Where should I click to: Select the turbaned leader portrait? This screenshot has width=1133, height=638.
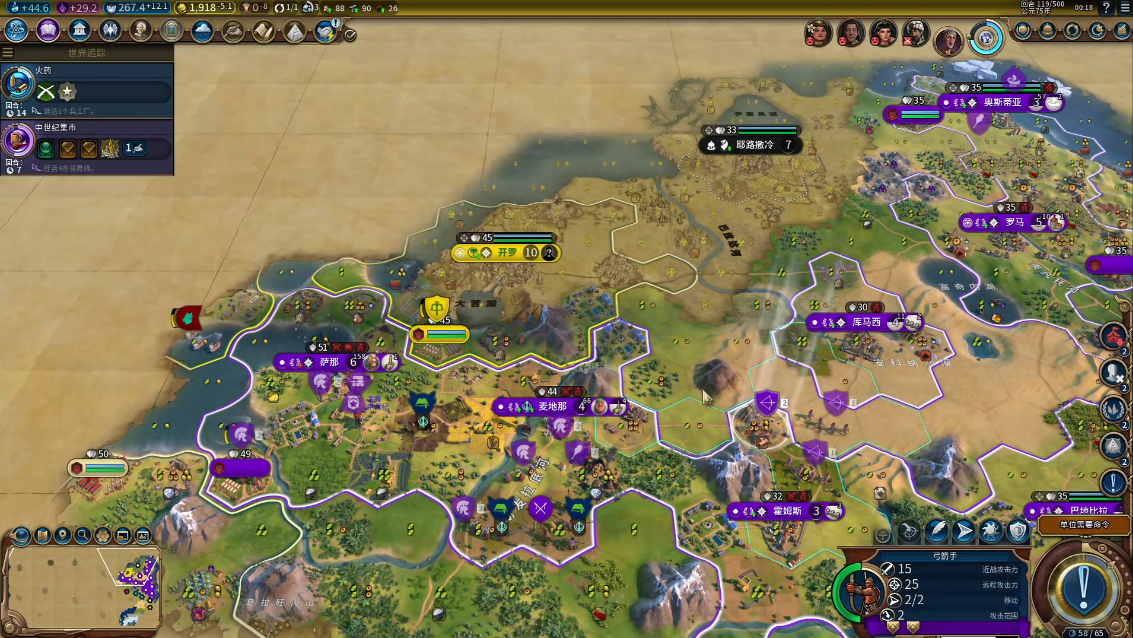(914, 33)
